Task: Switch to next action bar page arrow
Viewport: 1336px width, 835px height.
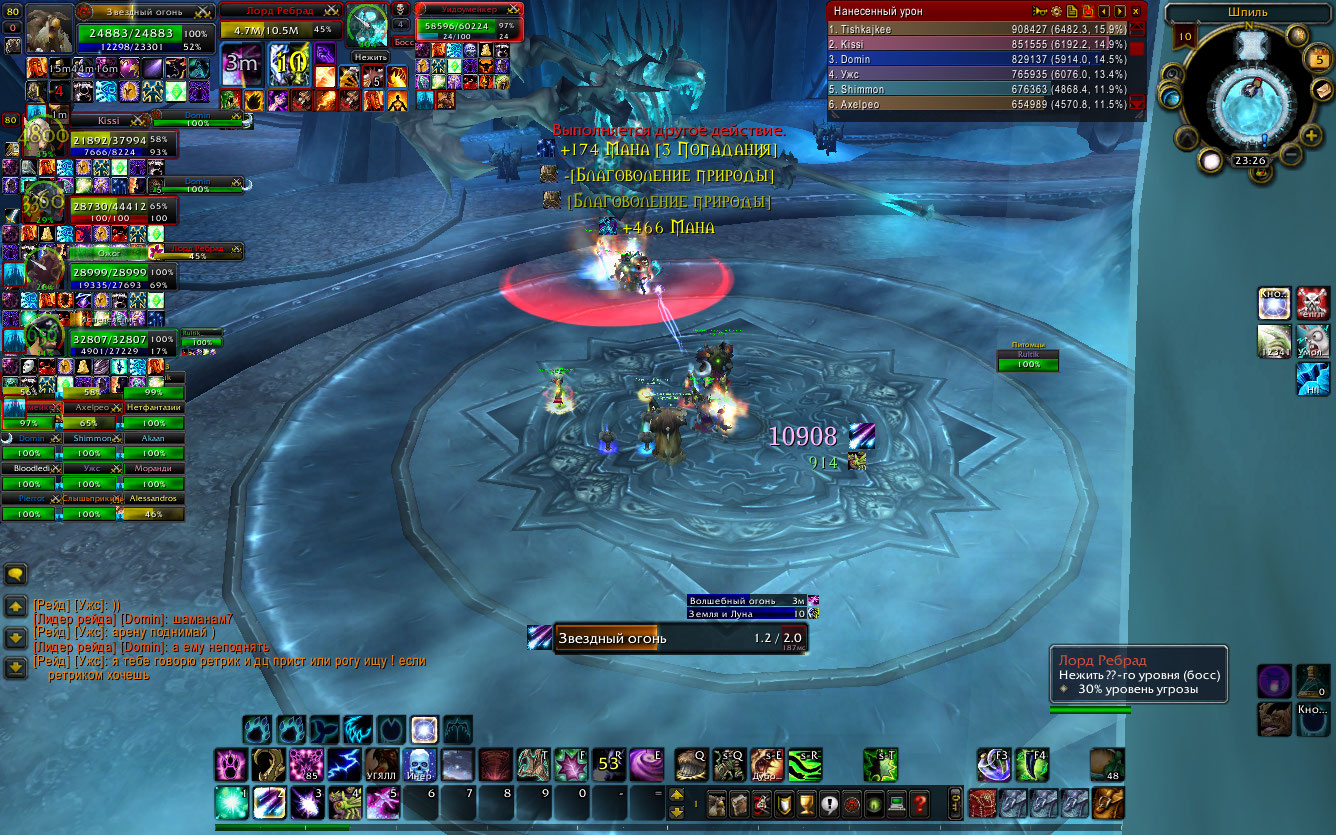Action: pyautogui.click(x=677, y=796)
